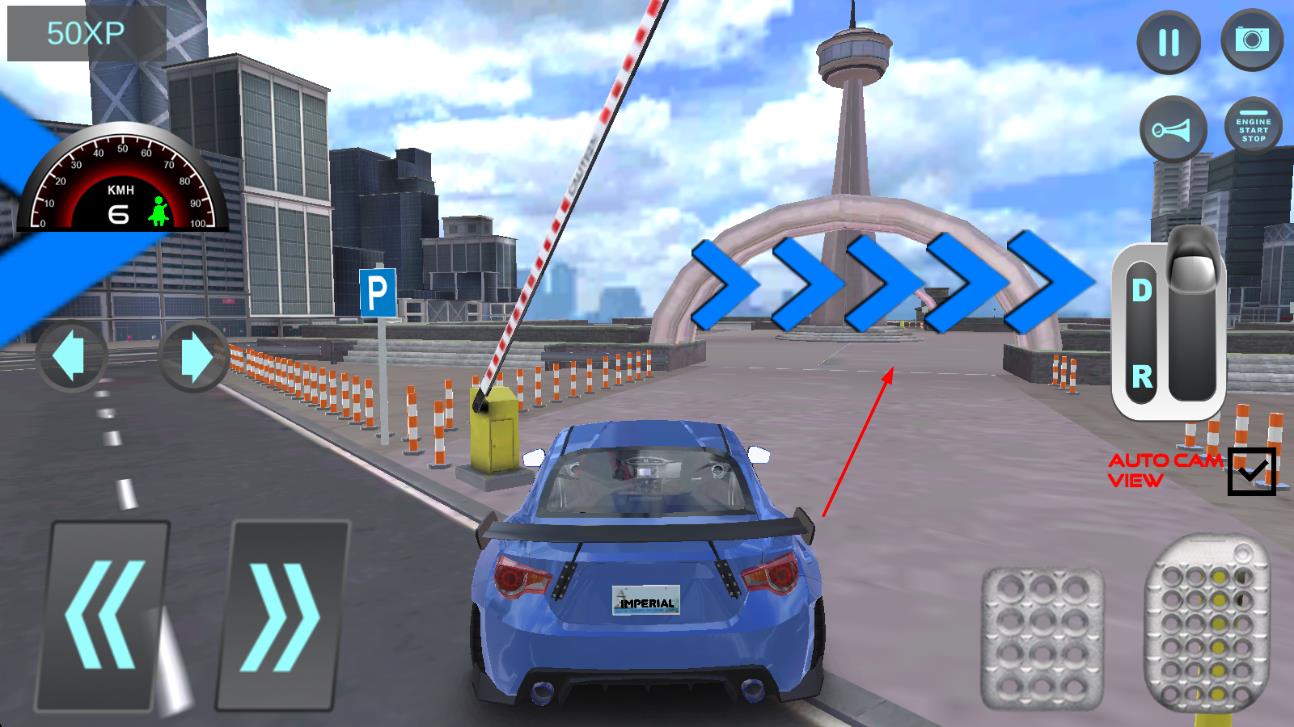The image size is (1294, 727).
Task: Shift the gear selector to R
Action: (x=1141, y=377)
